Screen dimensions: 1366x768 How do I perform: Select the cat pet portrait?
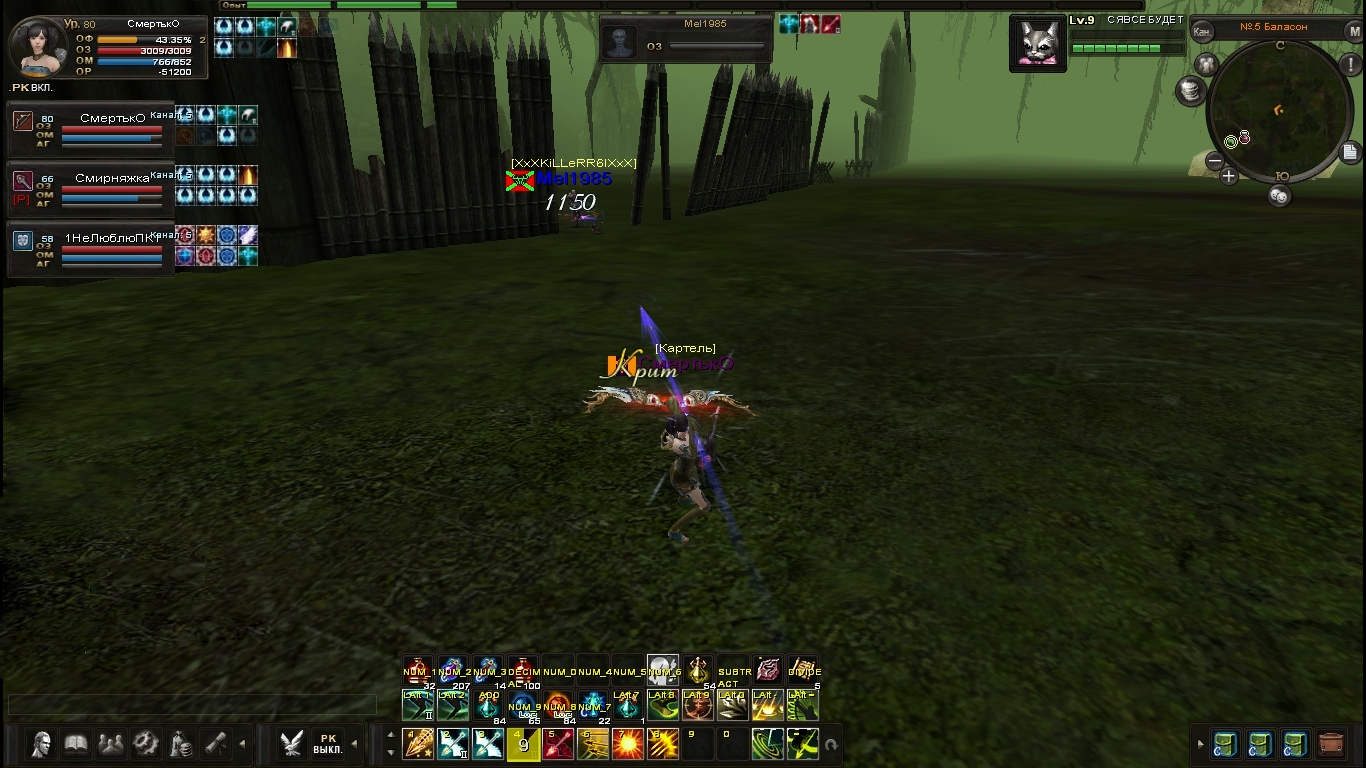tap(1036, 43)
